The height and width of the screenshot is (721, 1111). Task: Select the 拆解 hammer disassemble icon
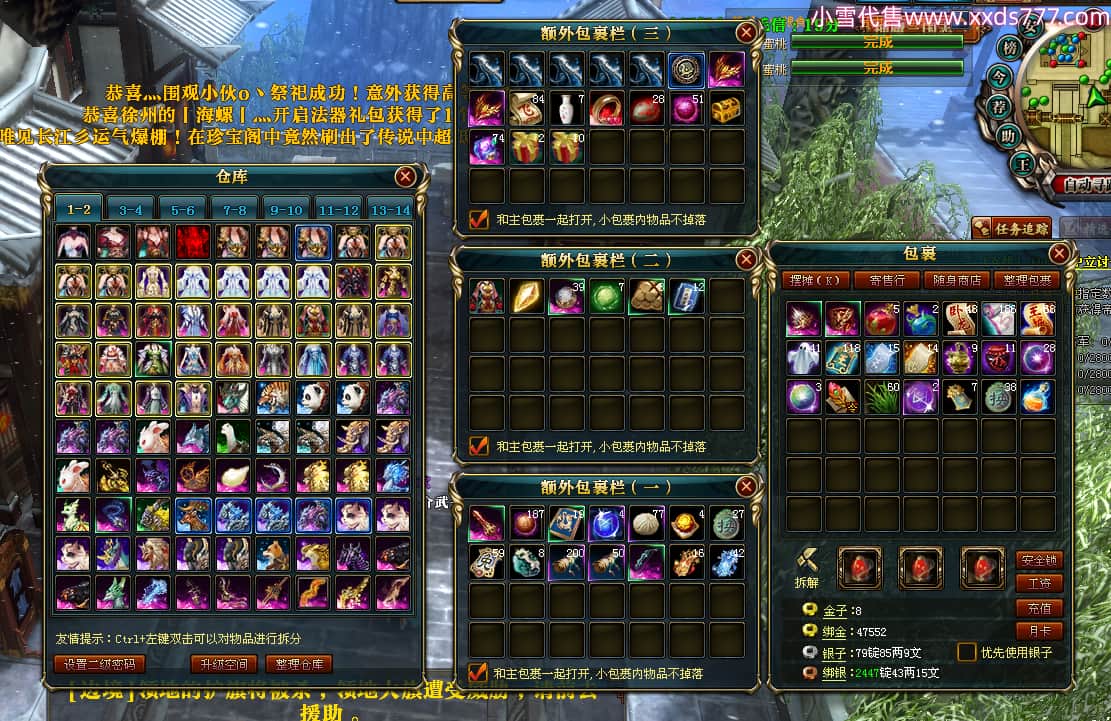click(808, 562)
